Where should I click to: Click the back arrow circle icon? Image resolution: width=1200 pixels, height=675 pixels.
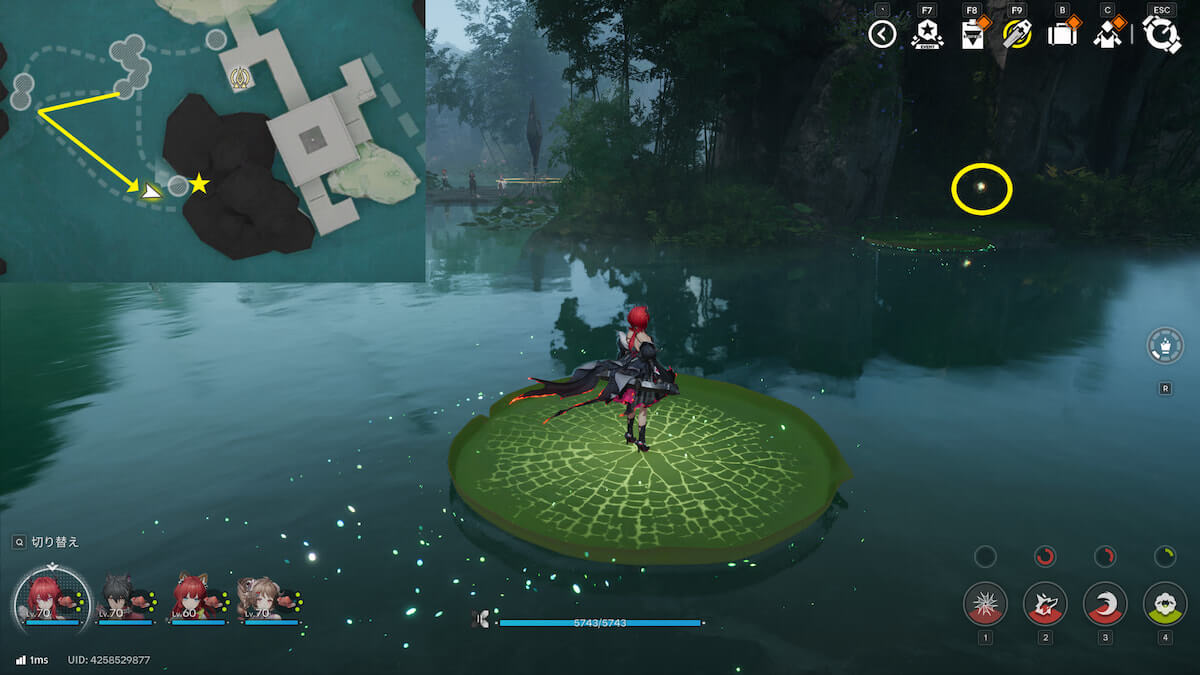pos(882,35)
